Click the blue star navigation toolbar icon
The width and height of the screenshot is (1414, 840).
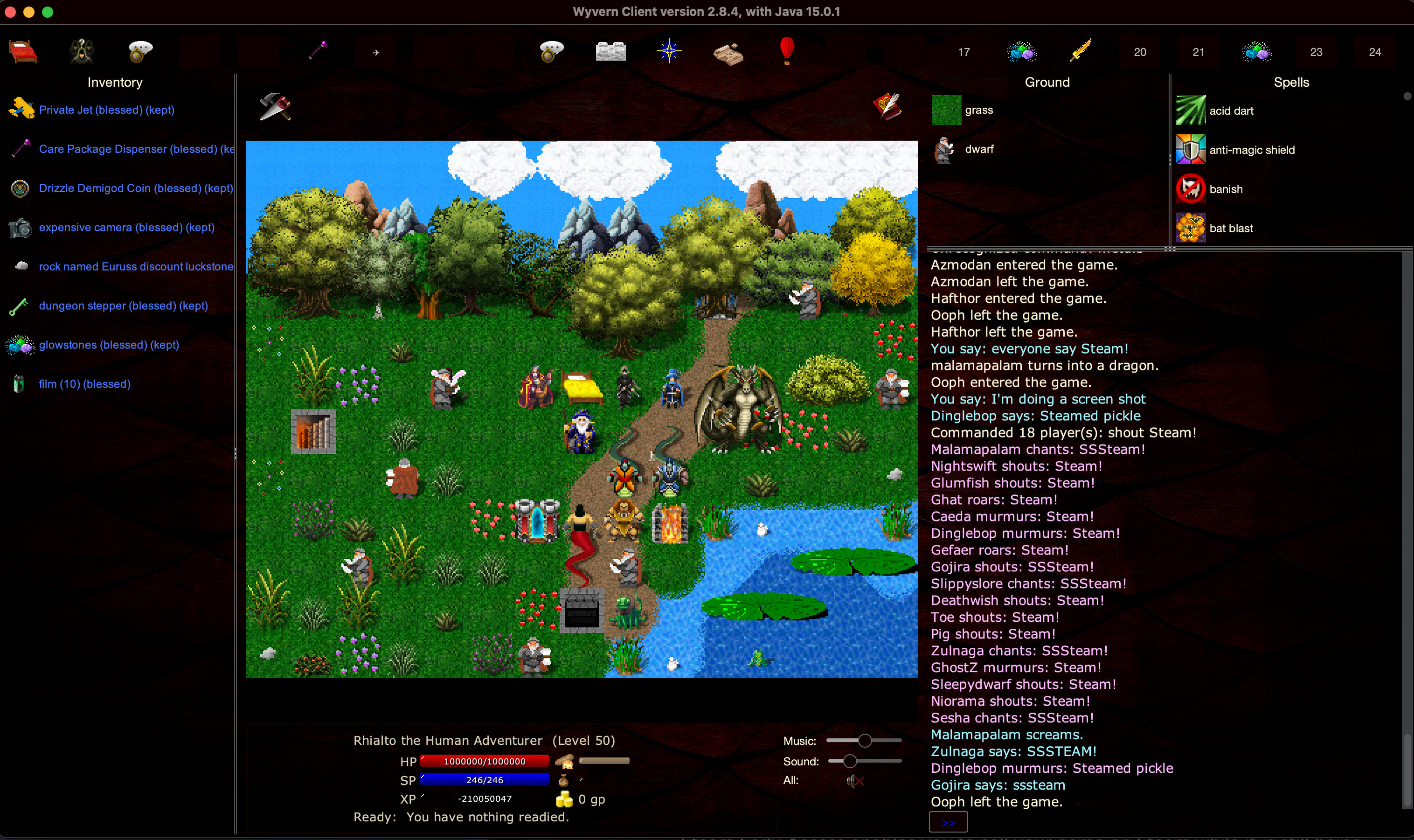(669, 51)
